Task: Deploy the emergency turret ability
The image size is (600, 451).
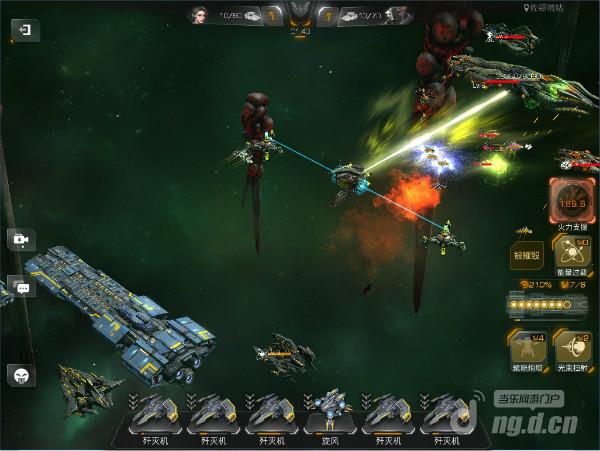Action: pos(526,348)
